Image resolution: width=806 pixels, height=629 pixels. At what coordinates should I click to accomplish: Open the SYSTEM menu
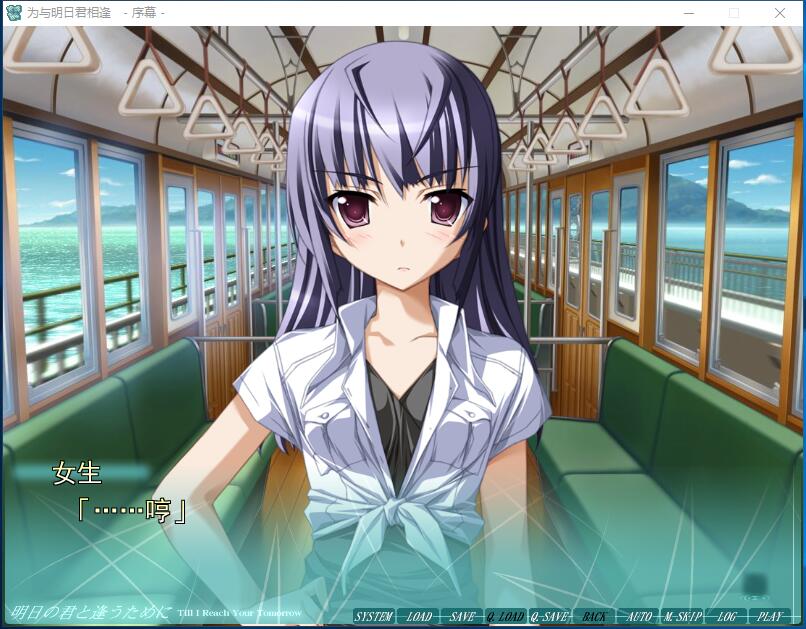click(x=374, y=617)
